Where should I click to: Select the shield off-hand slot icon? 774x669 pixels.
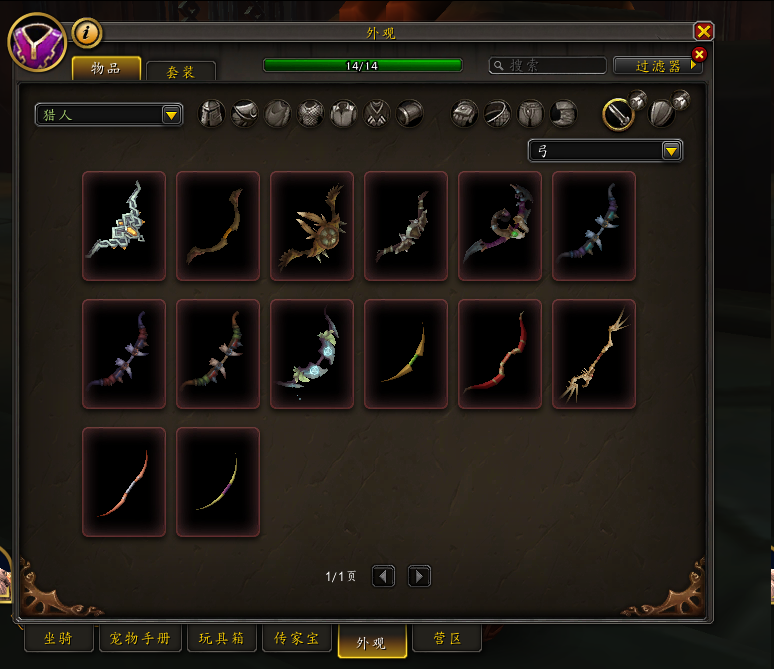pos(662,113)
